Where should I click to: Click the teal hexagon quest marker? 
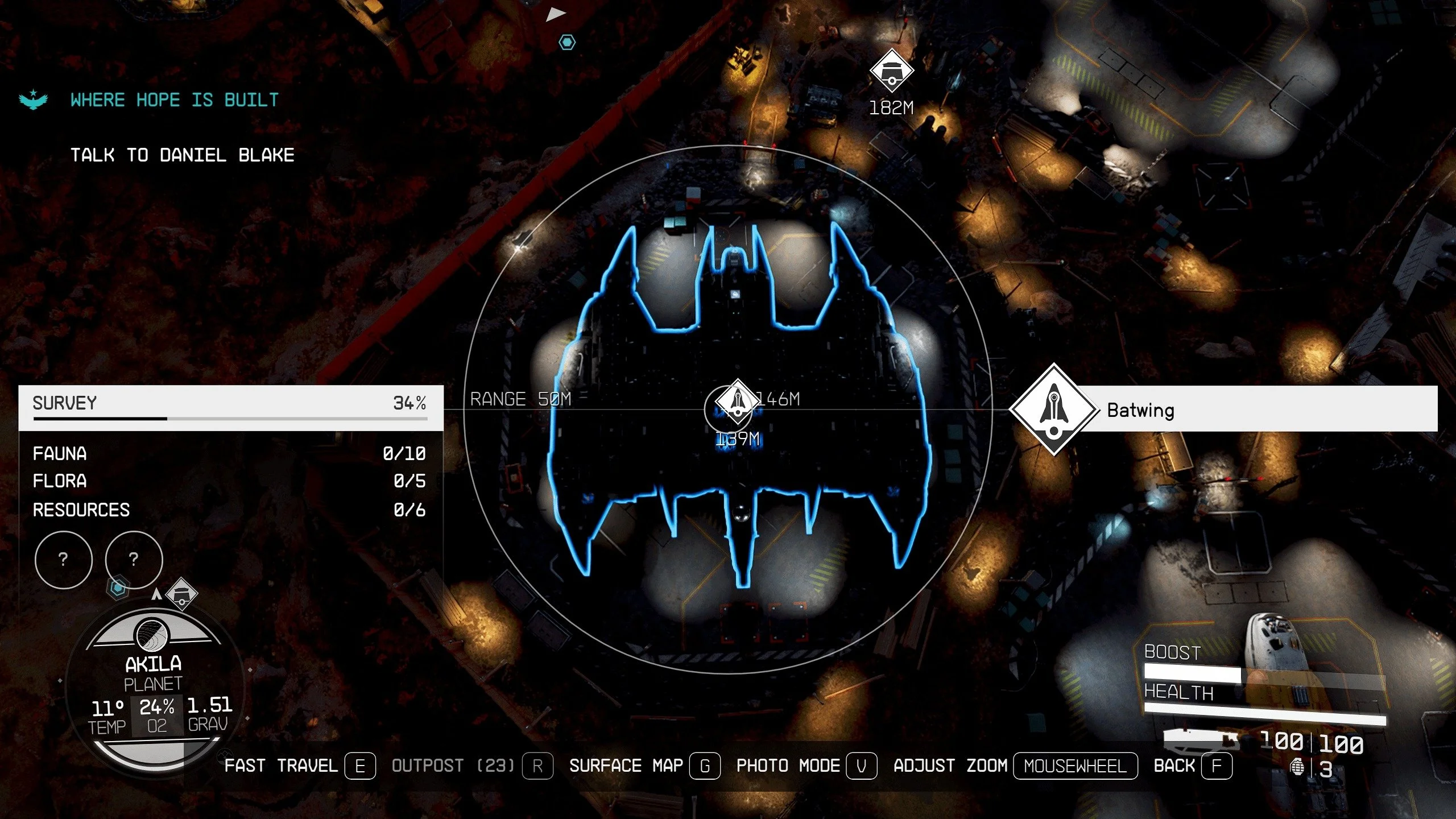[x=567, y=42]
